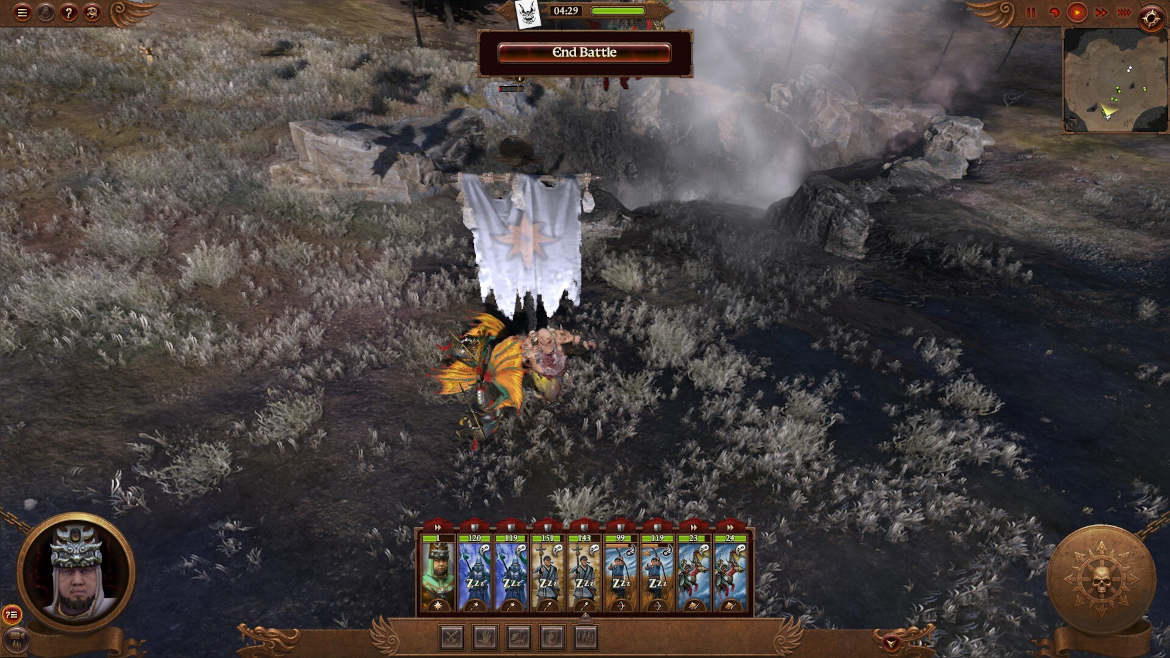Set battle to normal play speed
The height and width of the screenshot is (658, 1170).
[1077, 13]
